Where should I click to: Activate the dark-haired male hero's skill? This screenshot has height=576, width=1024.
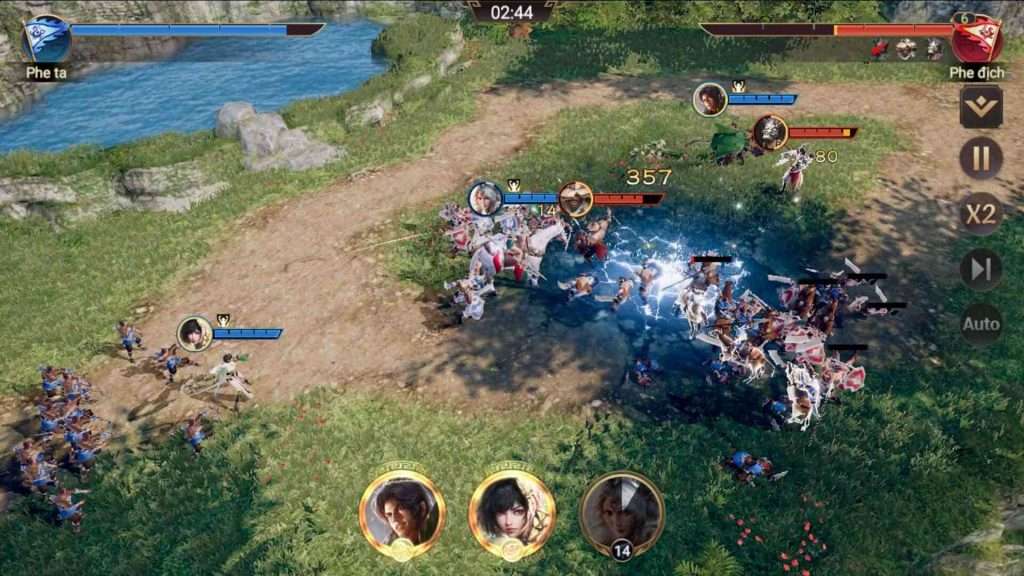pyautogui.click(x=402, y=513)
